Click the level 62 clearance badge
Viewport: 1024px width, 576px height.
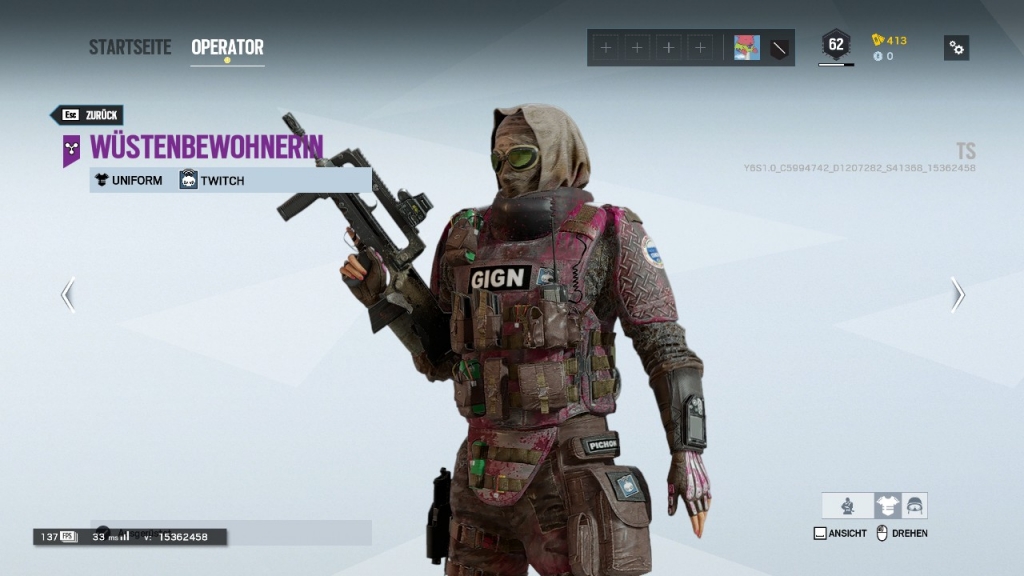coord(836,45)
